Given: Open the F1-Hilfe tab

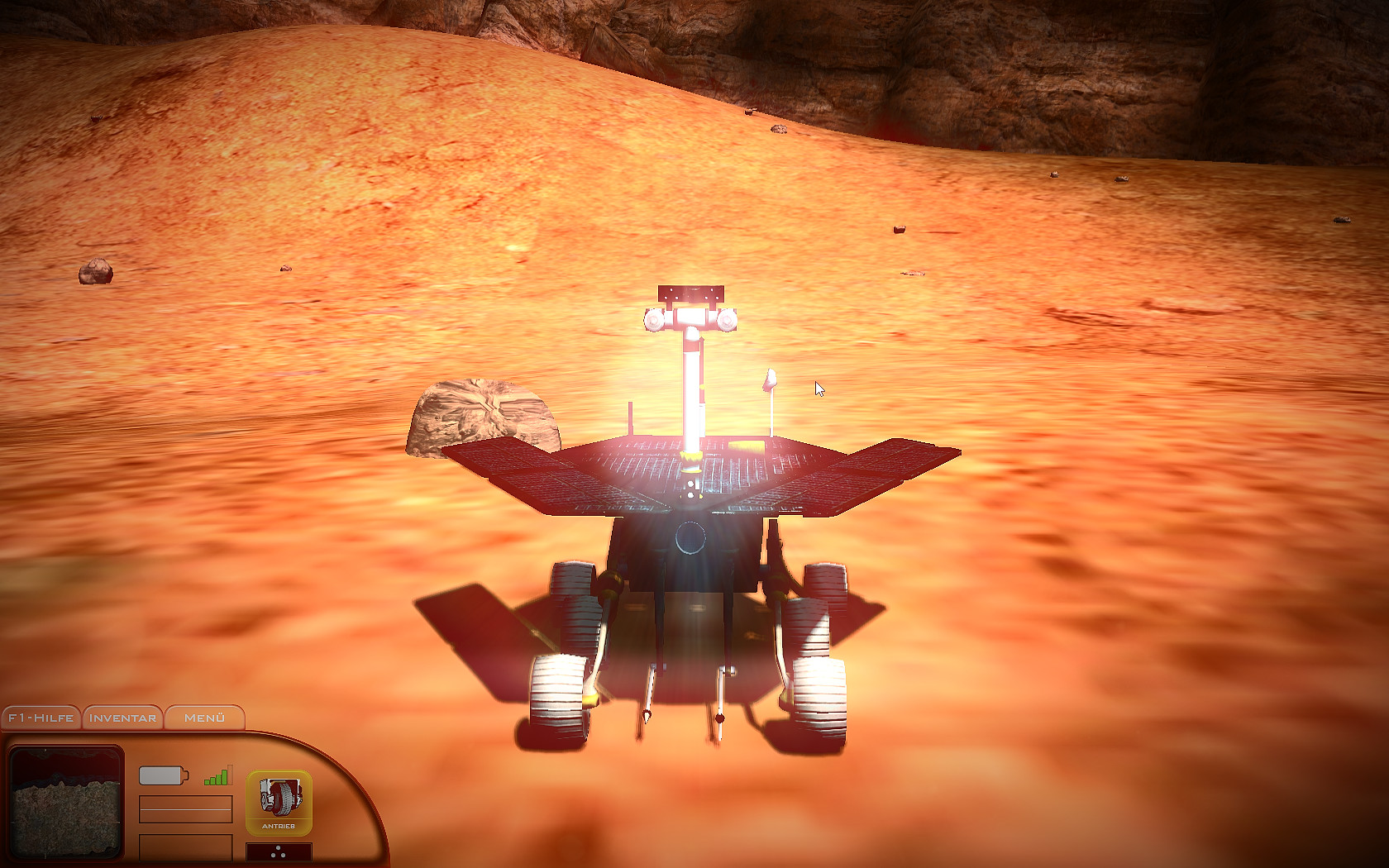Looking at the screenshot, I should click(40, 718).
